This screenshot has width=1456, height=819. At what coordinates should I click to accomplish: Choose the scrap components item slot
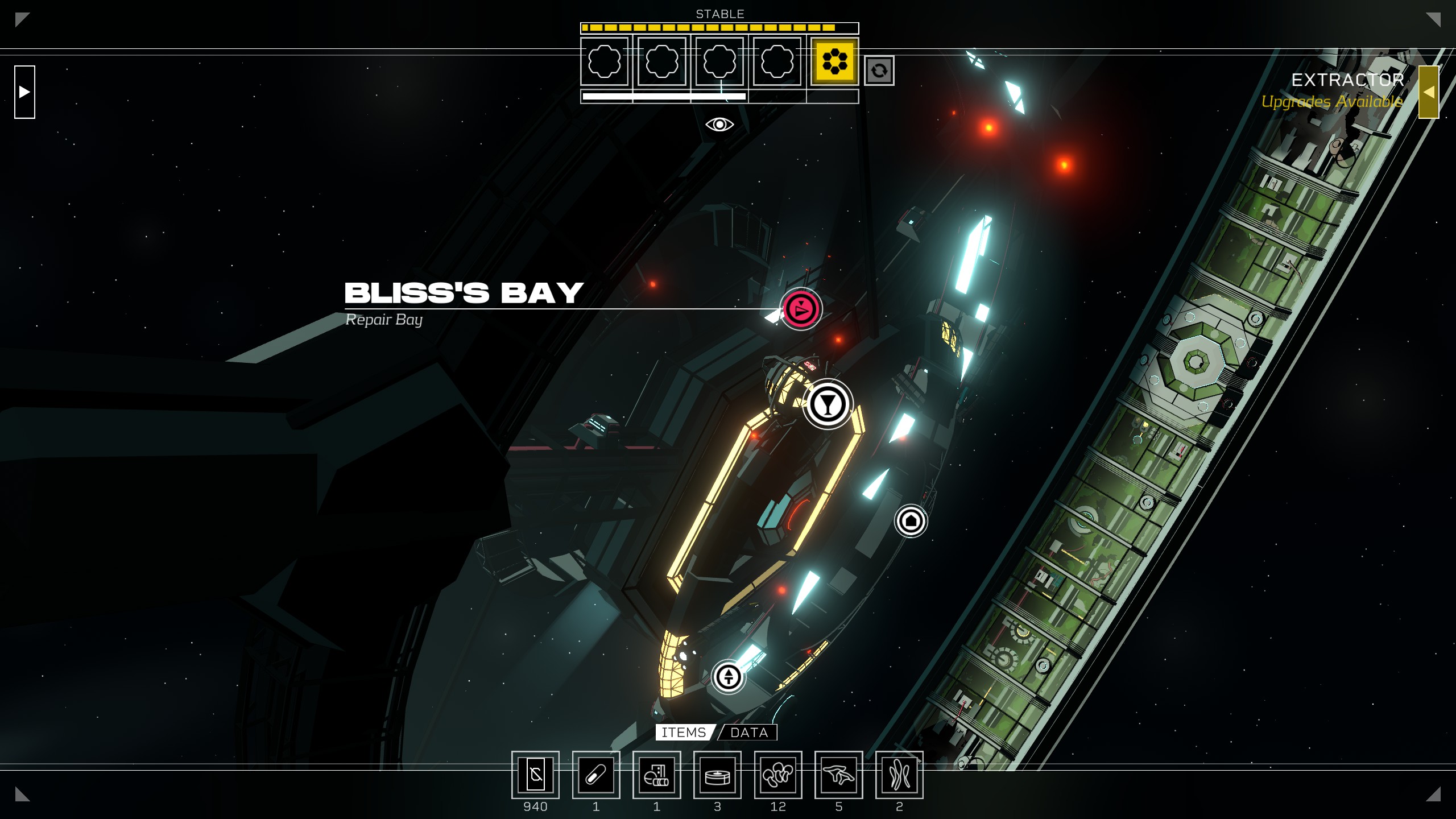(657, 775)
